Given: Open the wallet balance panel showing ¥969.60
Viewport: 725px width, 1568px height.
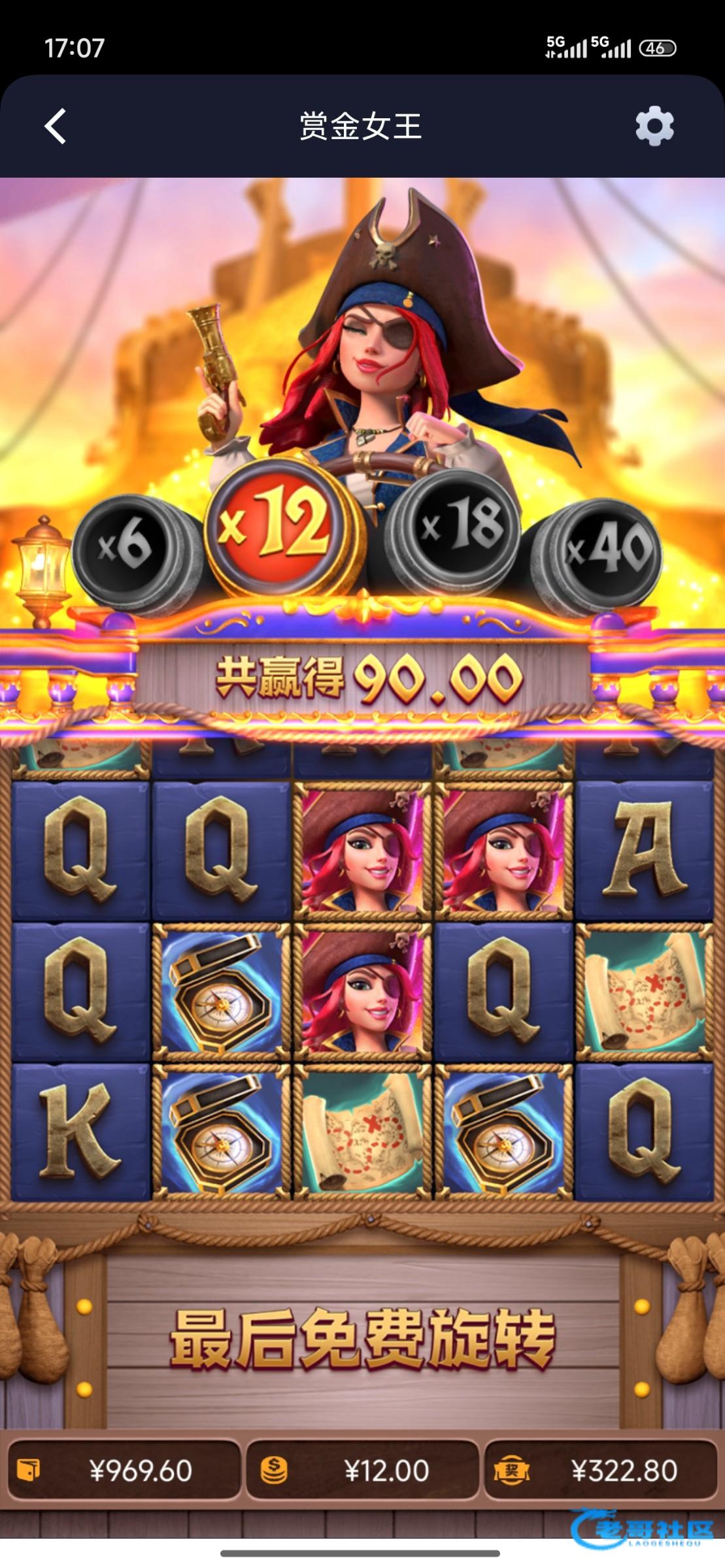Looking at the screenshot, I should [124, 1471].
